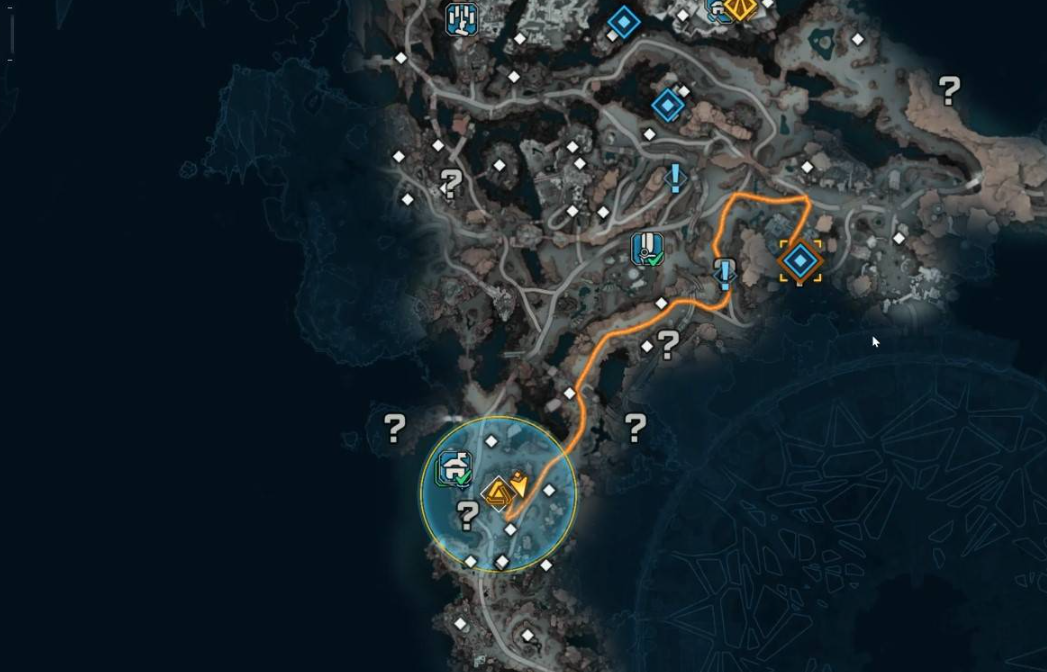Select the tracked diamond waypoint with orange brackets

pyautogui.click(x=801, y=261)
